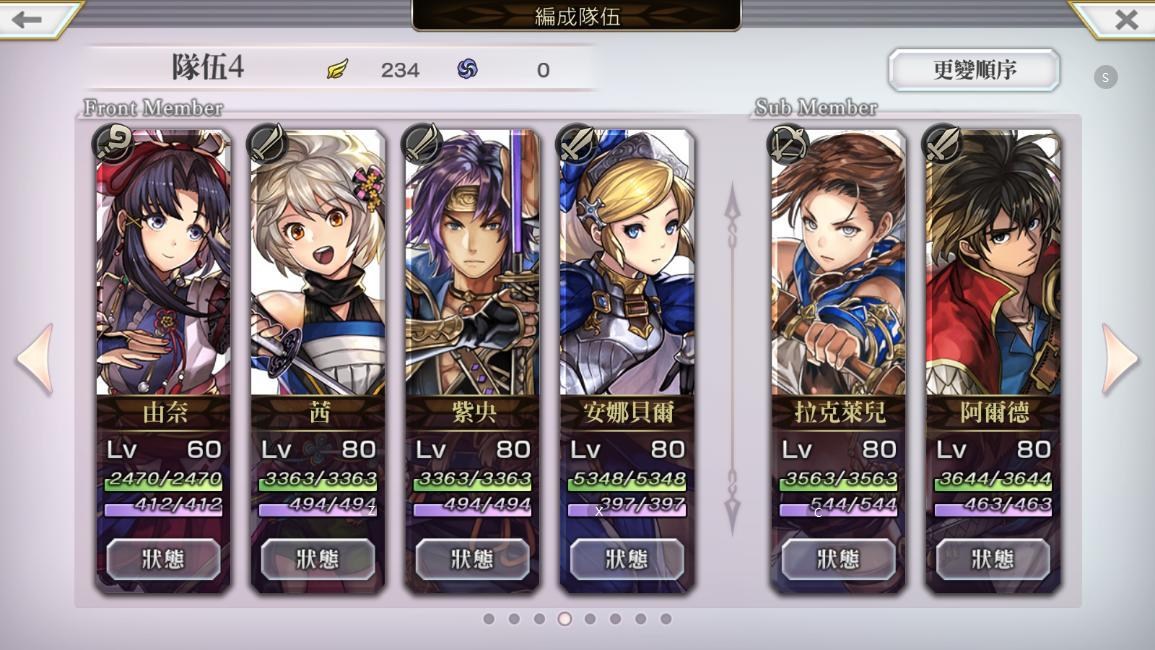Screen dimensions: 1155x650
Task: View 狀態 status for 阿爾德
Action: 993,559
